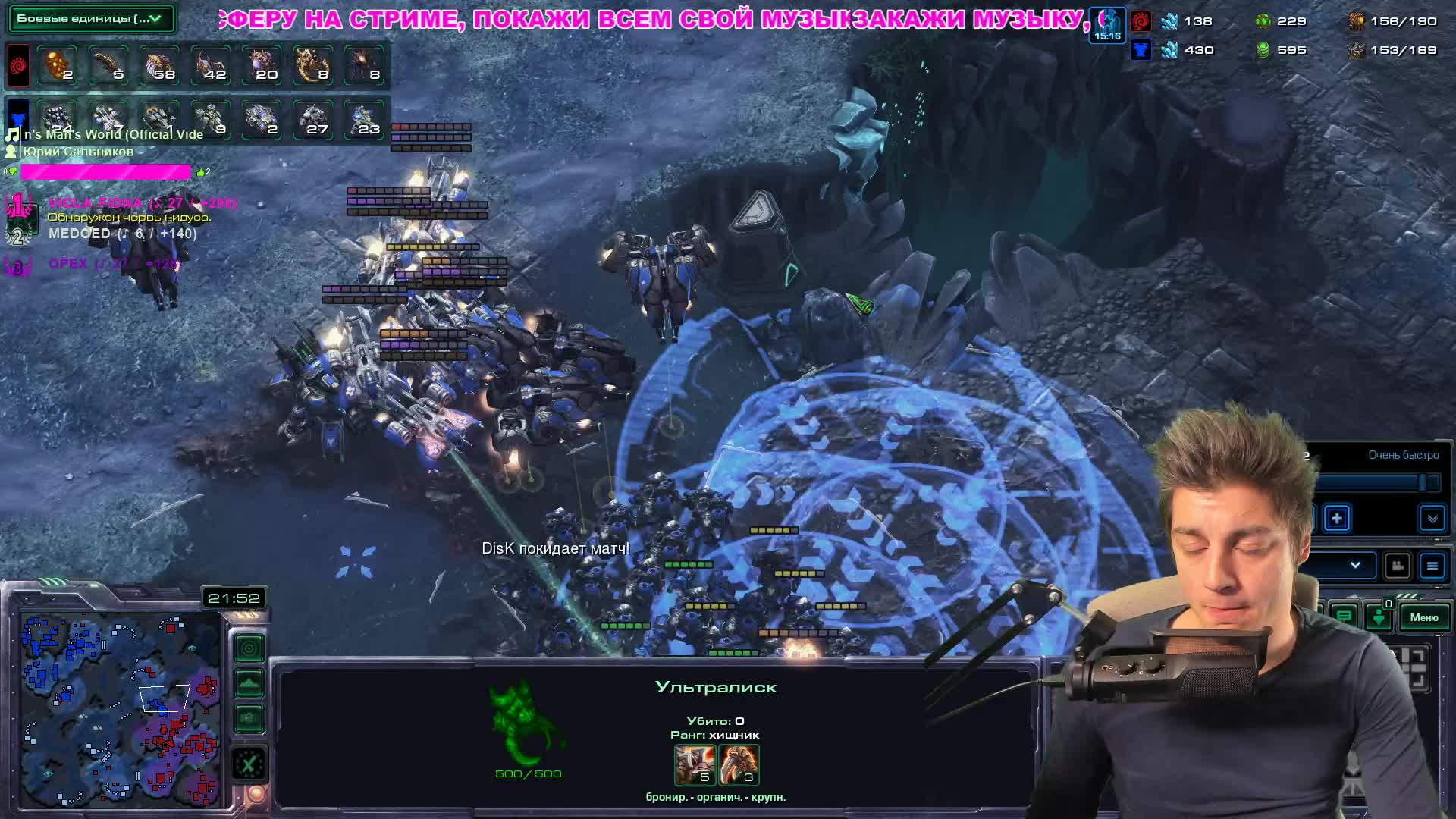
Task: Click the Ultralisk melee attack upgrade icon
Action: 695,764
